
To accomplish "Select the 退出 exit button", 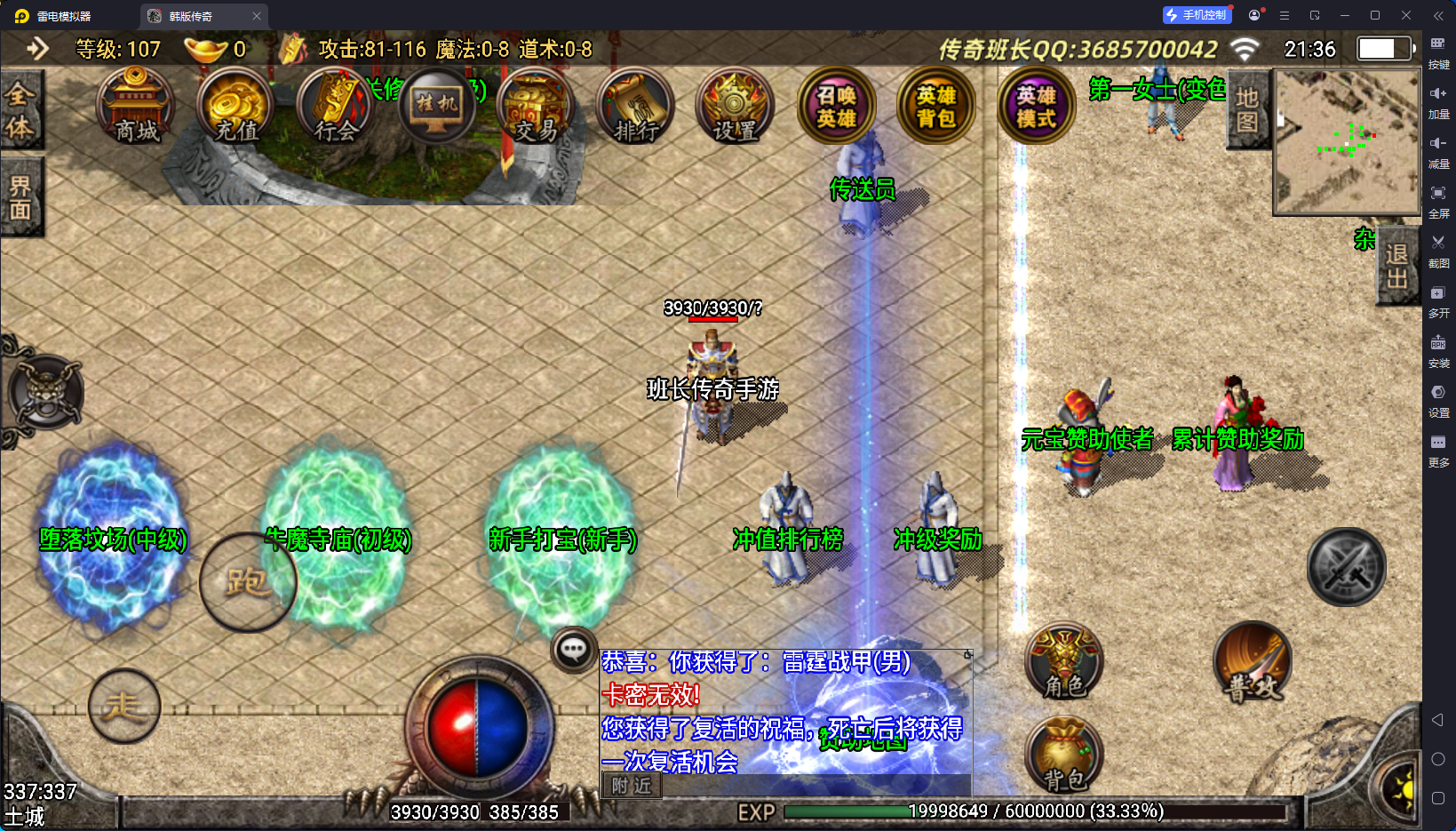I will [1396, 266].
